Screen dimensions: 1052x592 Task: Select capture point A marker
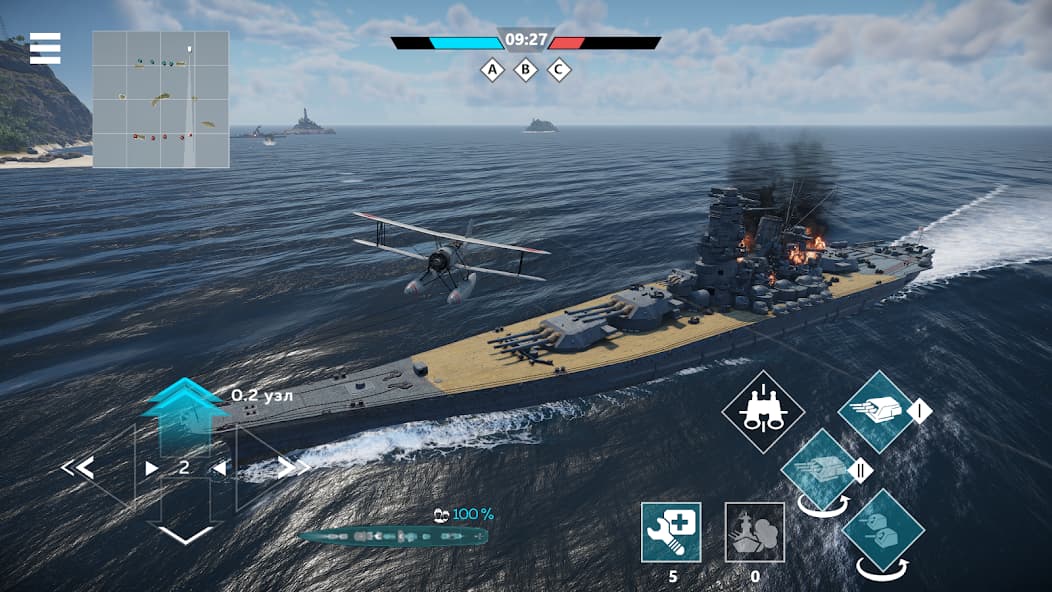491,70
